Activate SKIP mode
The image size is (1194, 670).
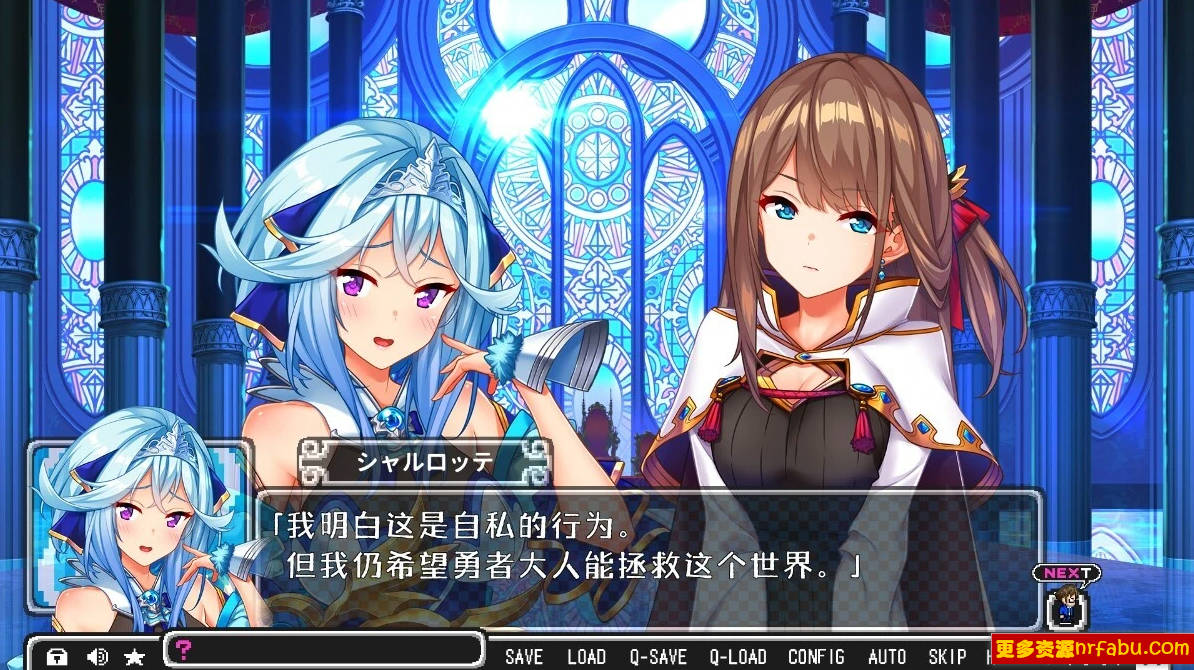point(946,656)
